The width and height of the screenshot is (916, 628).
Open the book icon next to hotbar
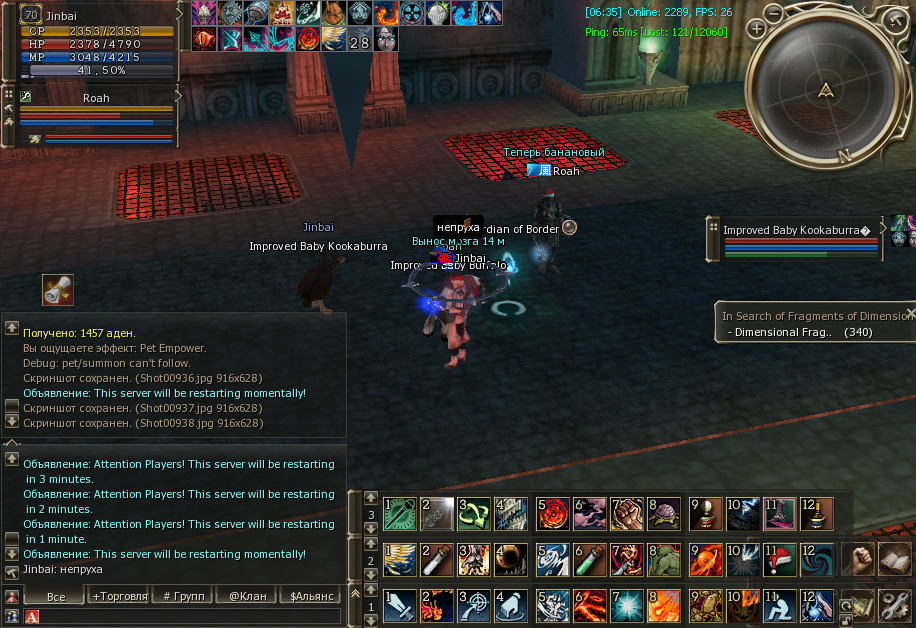893,560
